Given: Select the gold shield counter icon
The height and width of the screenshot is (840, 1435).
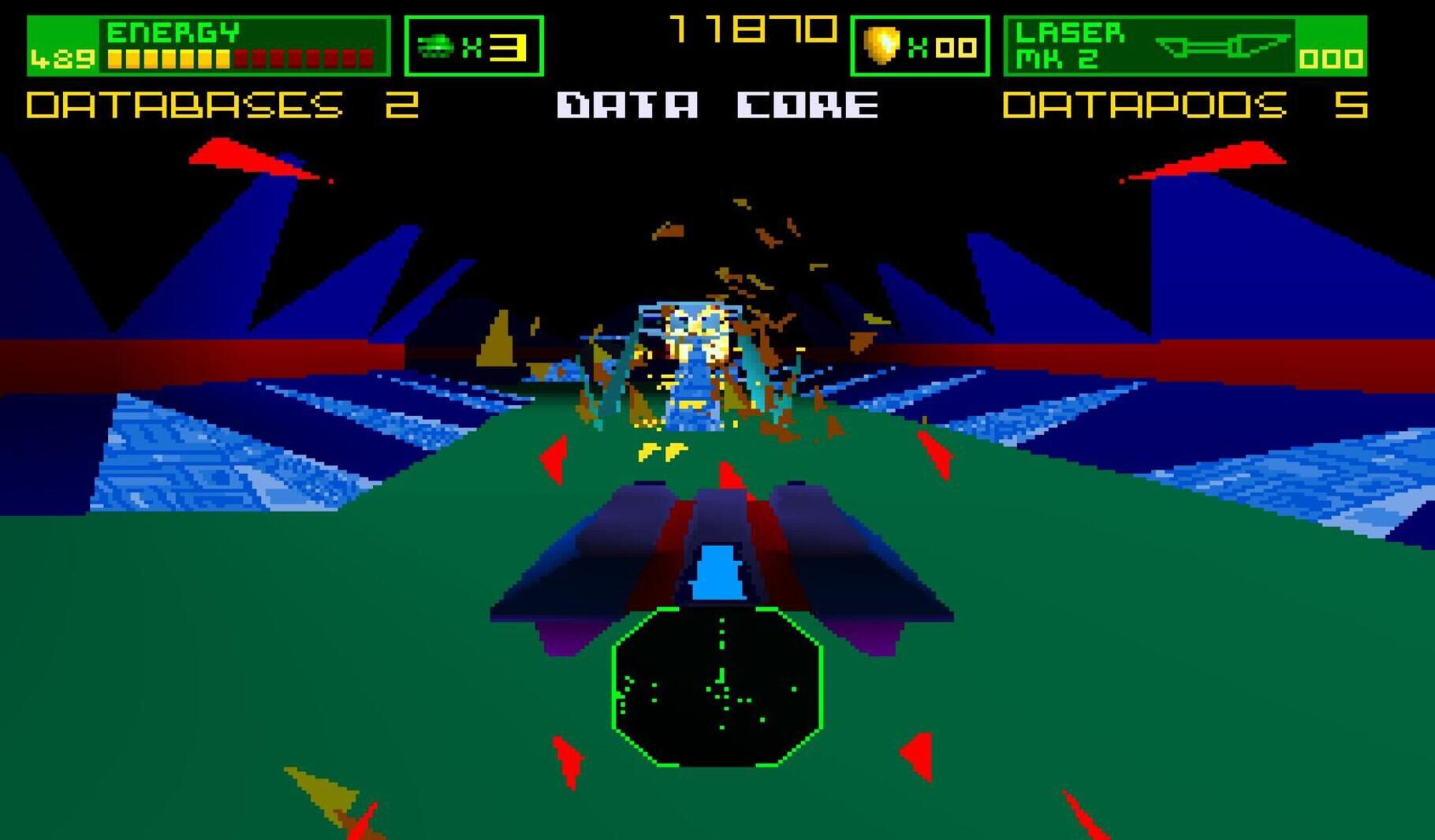Looking at the screenshot, I should point(882,46).
